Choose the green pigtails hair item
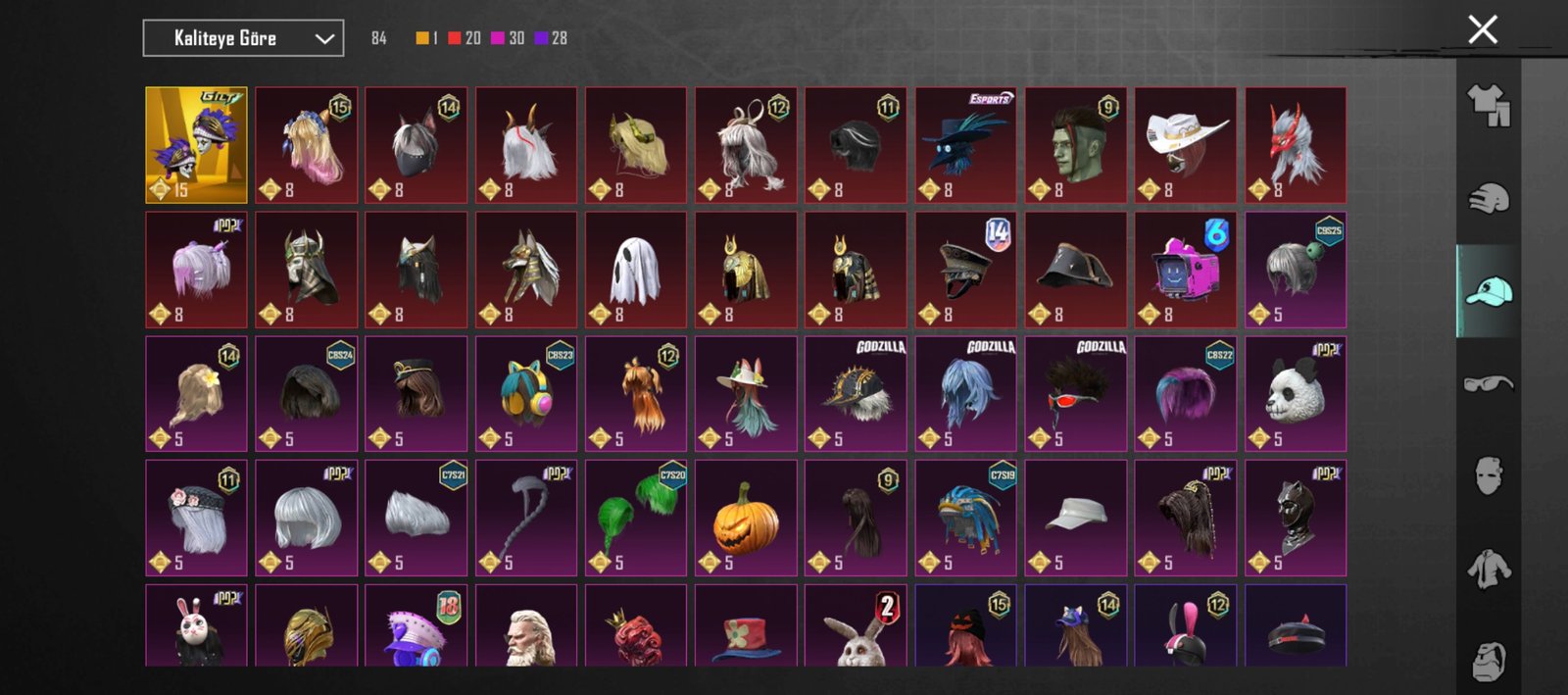Image resolution: width=1568 pixels, height=695 pixels. 635,518
